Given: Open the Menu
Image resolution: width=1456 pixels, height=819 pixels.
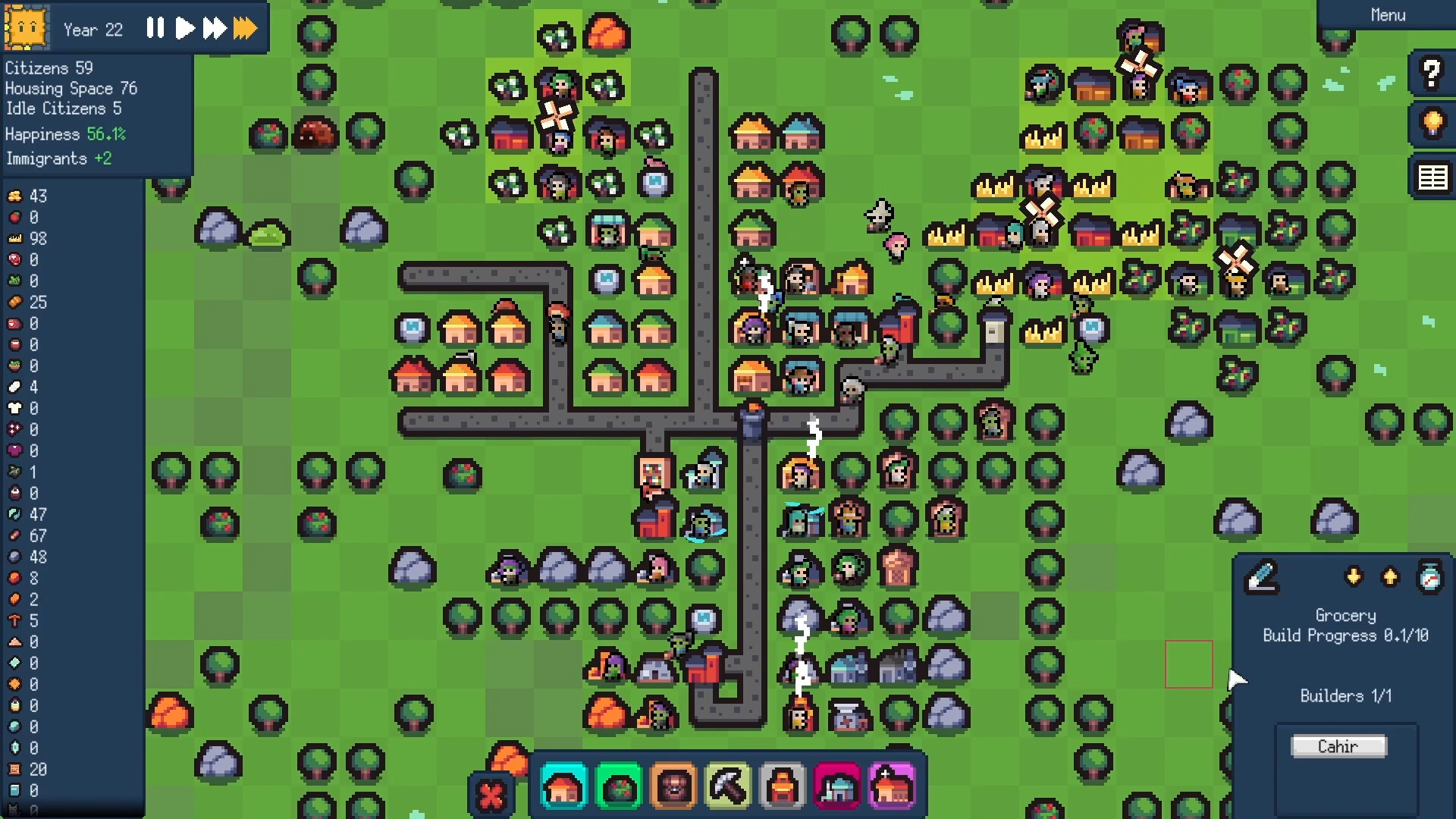Looking at the screenshot, I should pos(1388,14).
